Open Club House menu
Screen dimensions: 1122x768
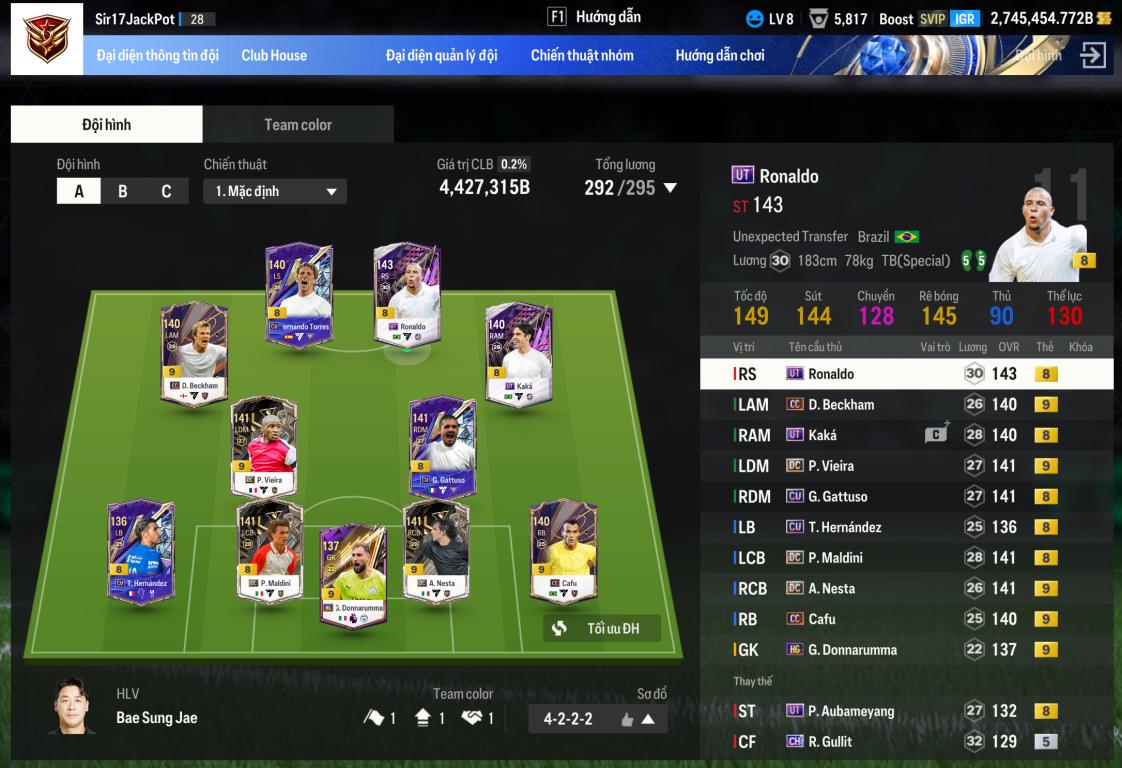coord(274,55)
